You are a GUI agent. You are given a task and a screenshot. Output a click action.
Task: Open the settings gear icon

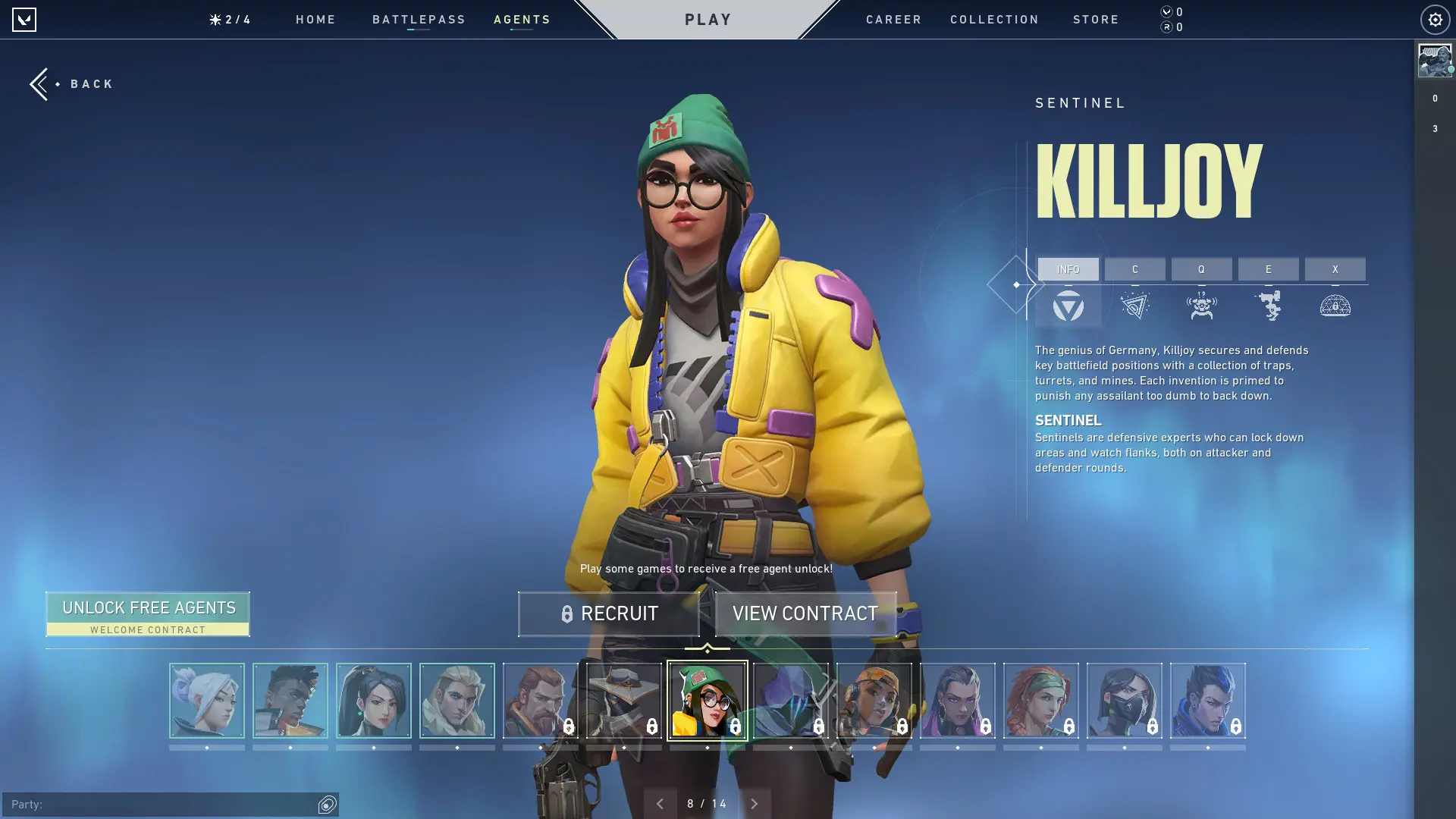1433,19
